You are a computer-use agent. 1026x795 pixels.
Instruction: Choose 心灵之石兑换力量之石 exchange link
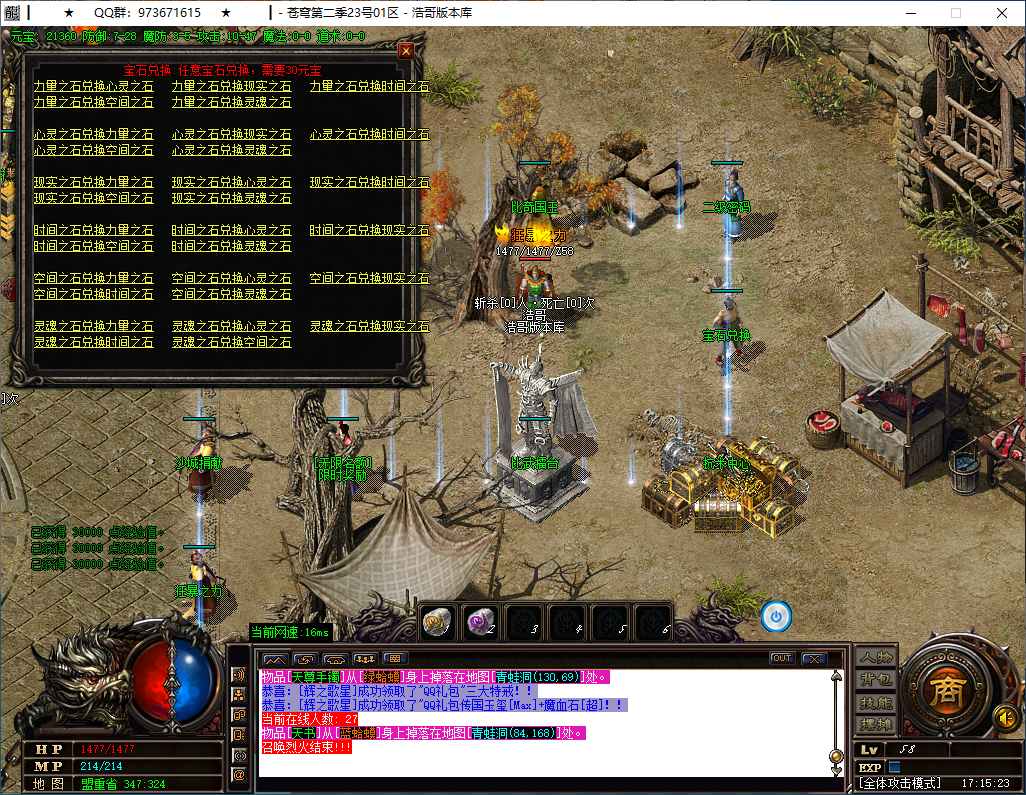click(93, 135)
